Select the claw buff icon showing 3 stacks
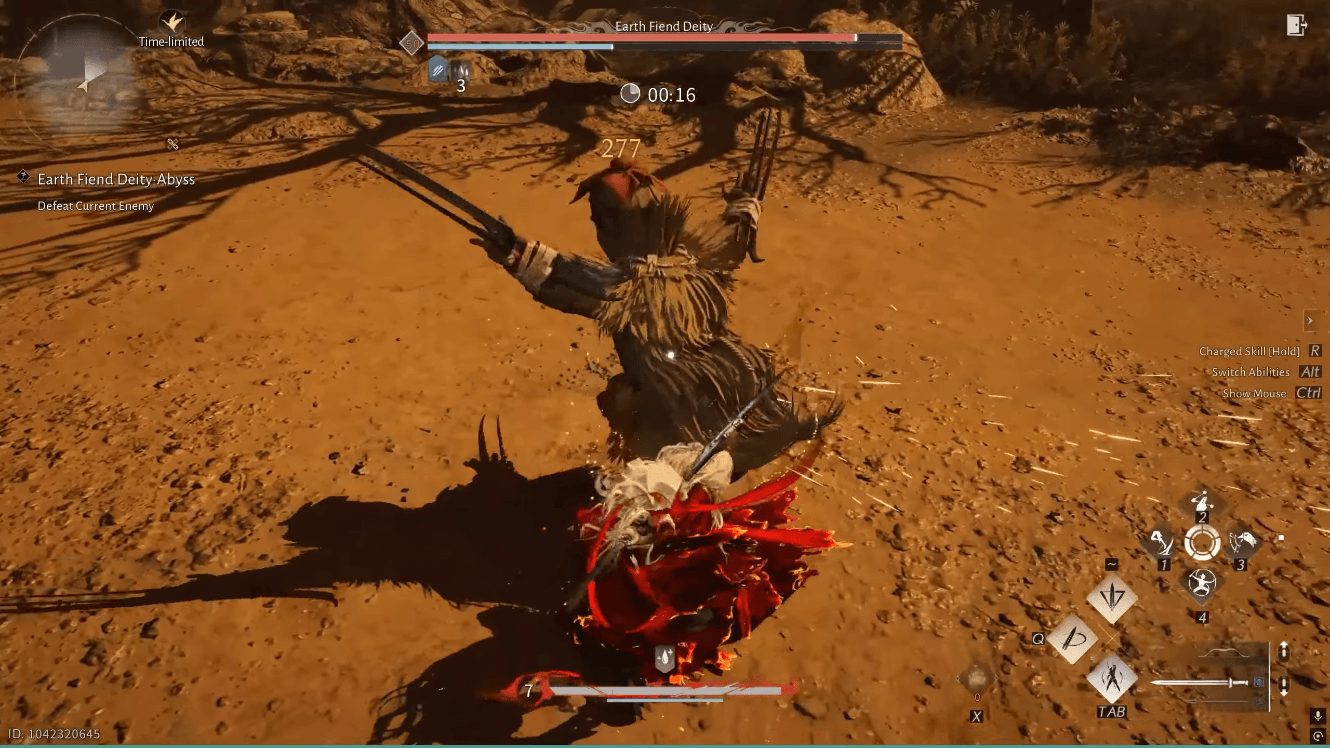Image resolution: width=1330 pixels, height=748 pixels. pos(460,70)
